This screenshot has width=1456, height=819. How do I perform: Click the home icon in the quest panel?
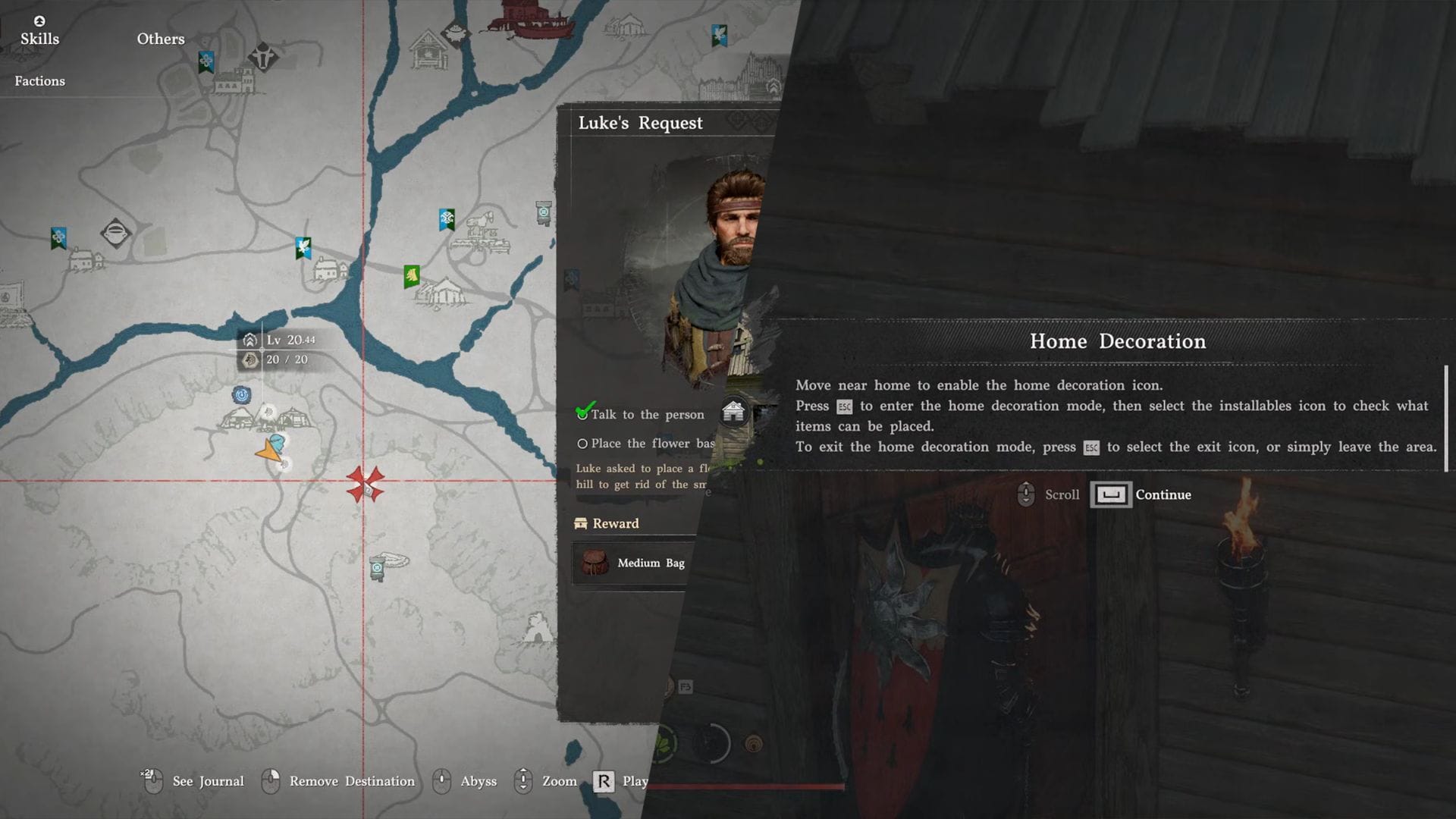733,412
